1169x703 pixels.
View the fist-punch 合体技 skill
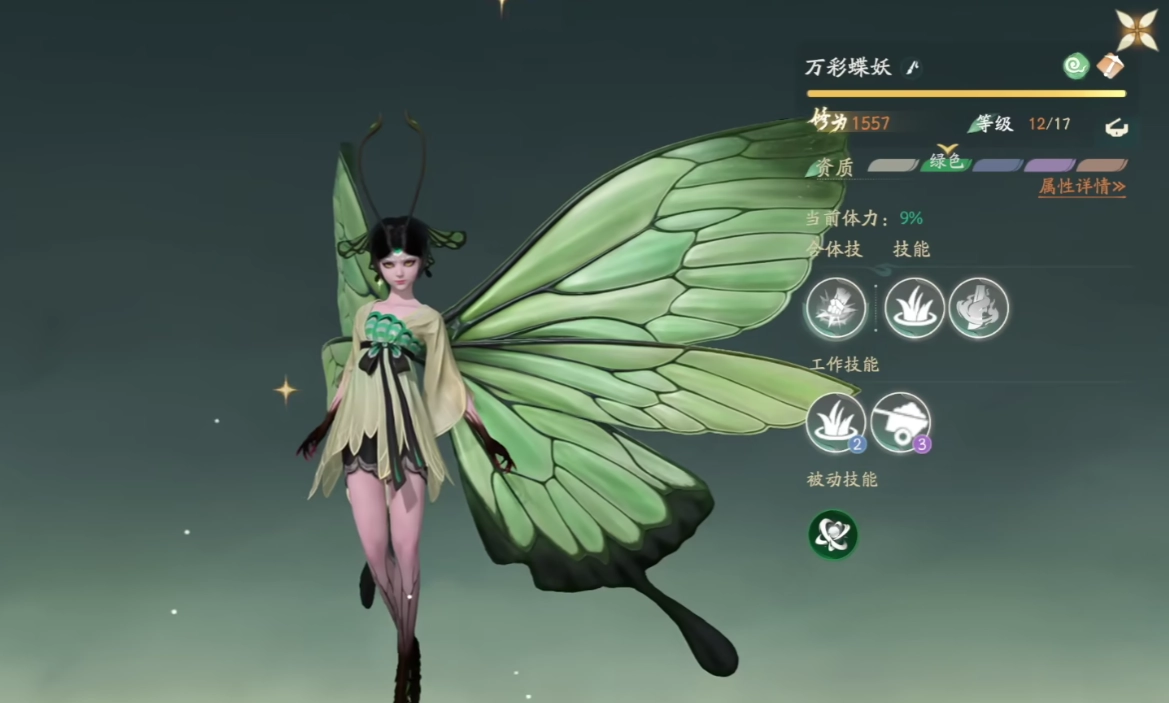point(836,308)
